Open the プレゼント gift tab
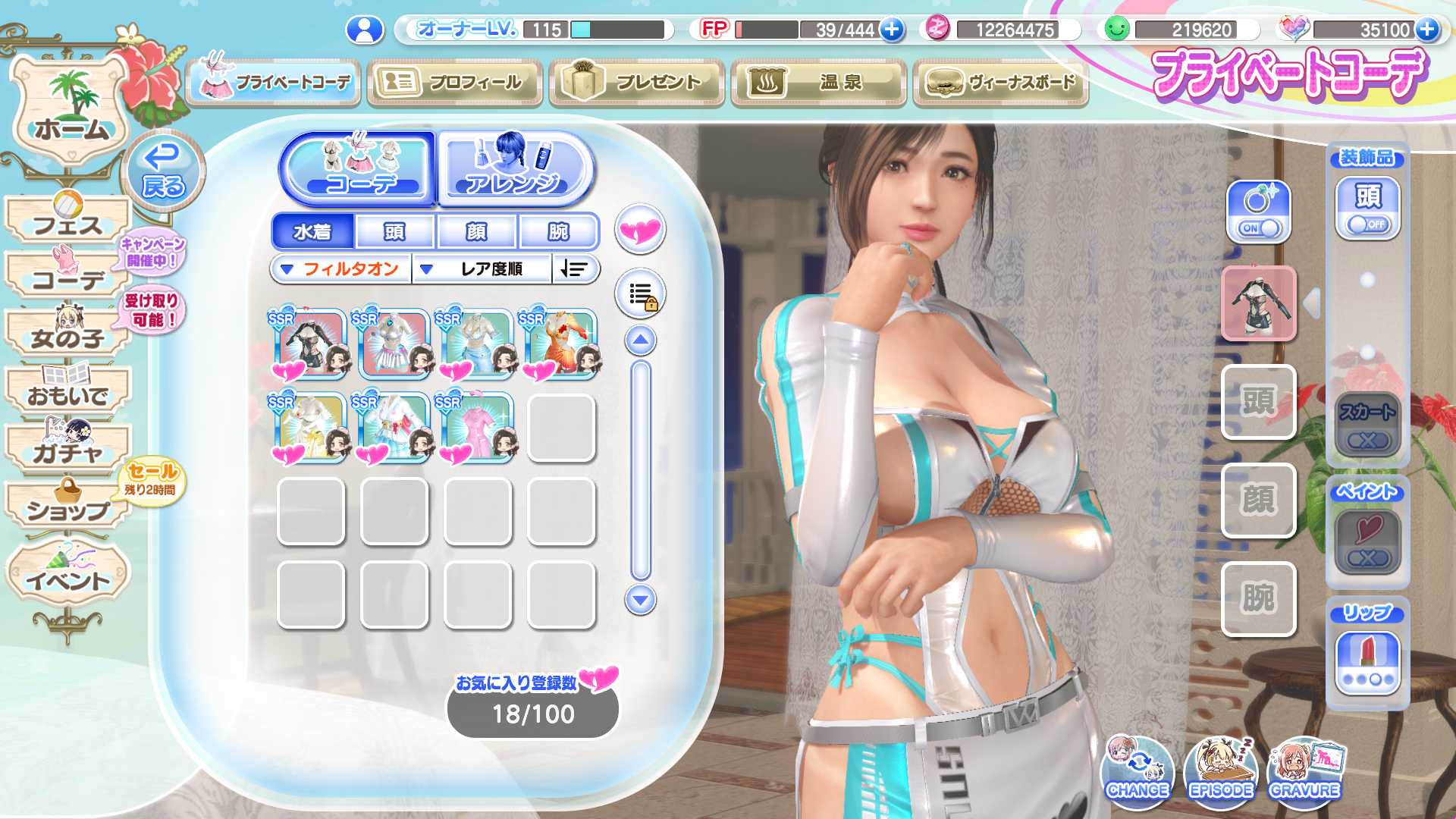 coord(636,82)
